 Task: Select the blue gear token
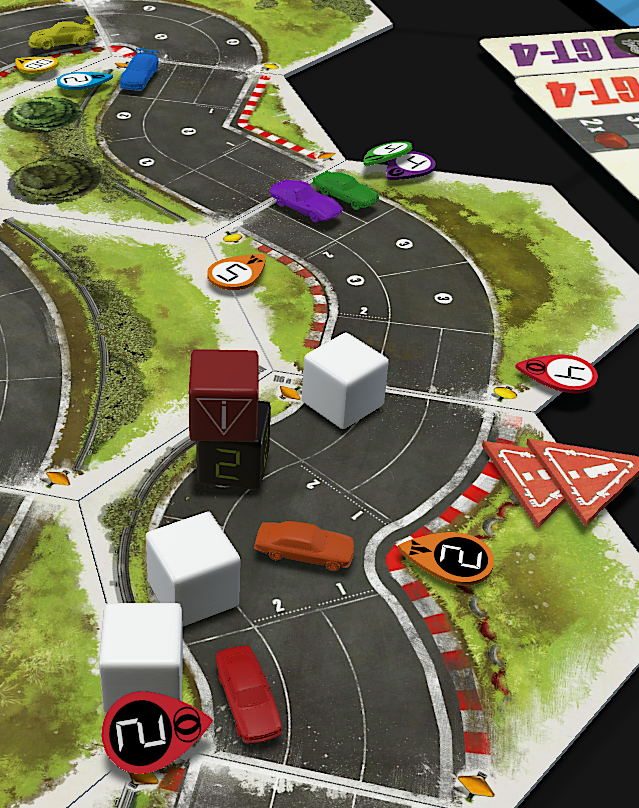(x=84, y=80)
